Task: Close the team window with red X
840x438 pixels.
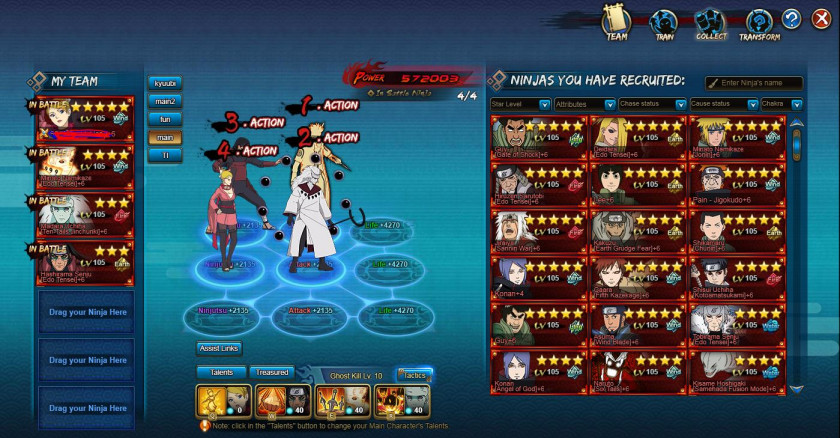Action: pos(818,19)
